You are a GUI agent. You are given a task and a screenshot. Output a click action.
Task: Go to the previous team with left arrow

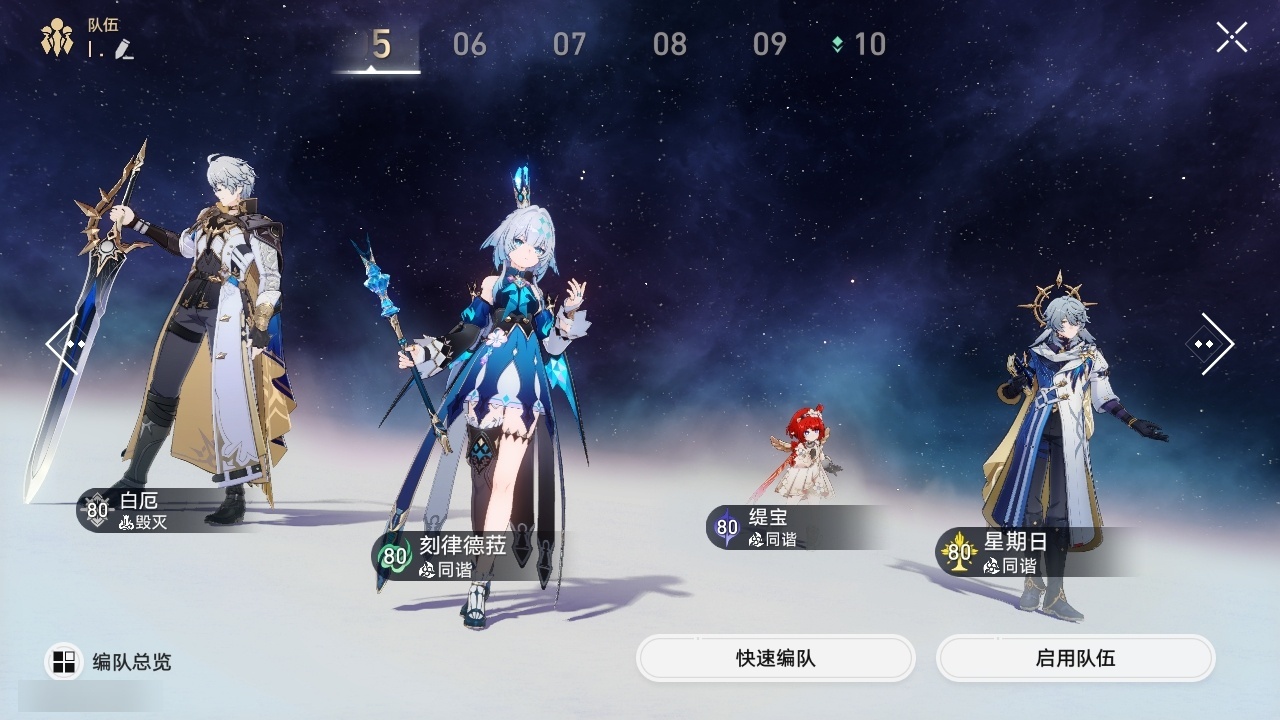pos(68,344)
